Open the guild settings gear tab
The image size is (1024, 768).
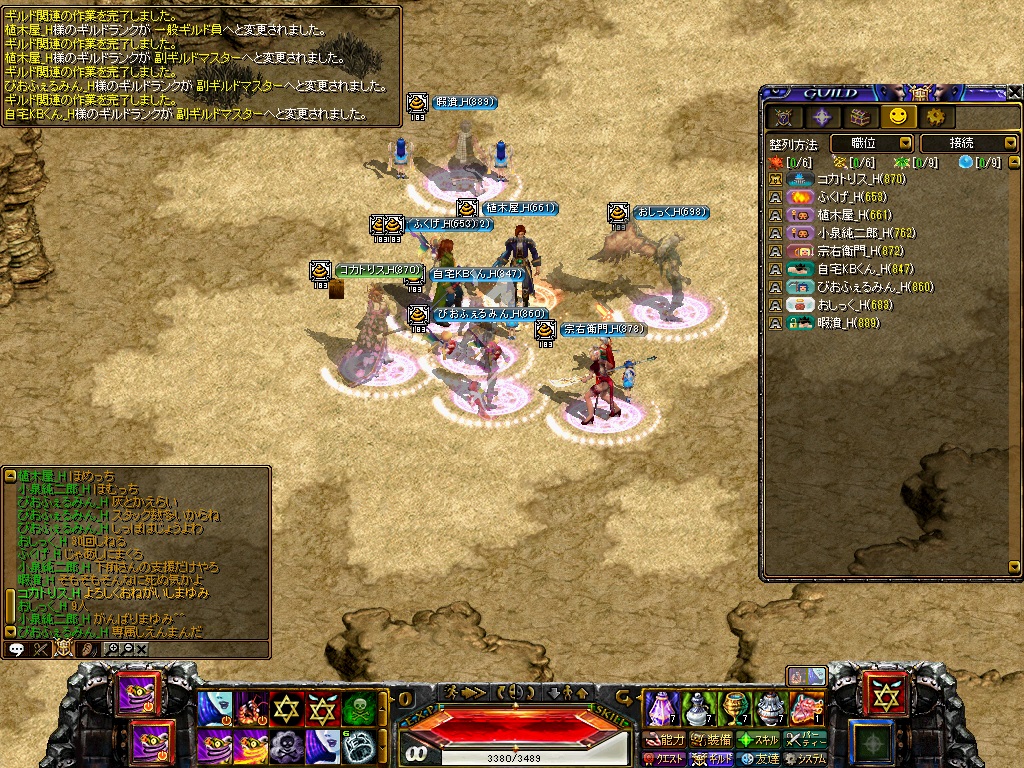935,117
